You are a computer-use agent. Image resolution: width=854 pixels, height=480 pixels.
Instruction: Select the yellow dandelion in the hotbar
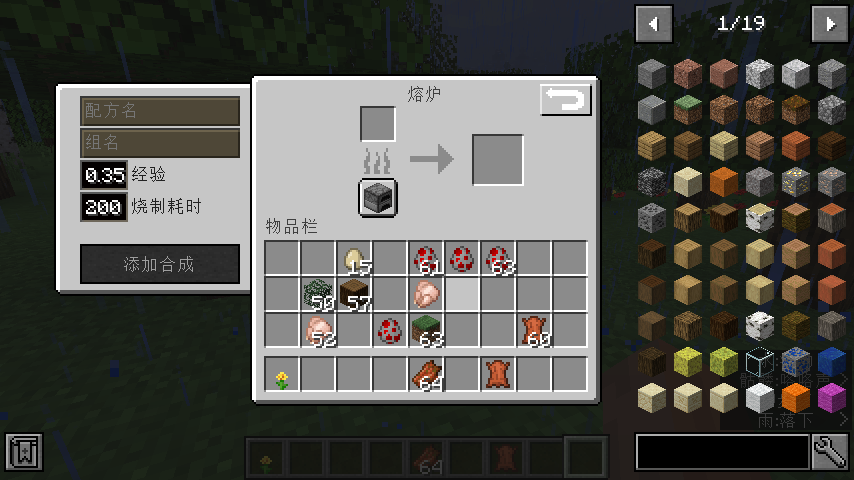click(x=282, y=376)
